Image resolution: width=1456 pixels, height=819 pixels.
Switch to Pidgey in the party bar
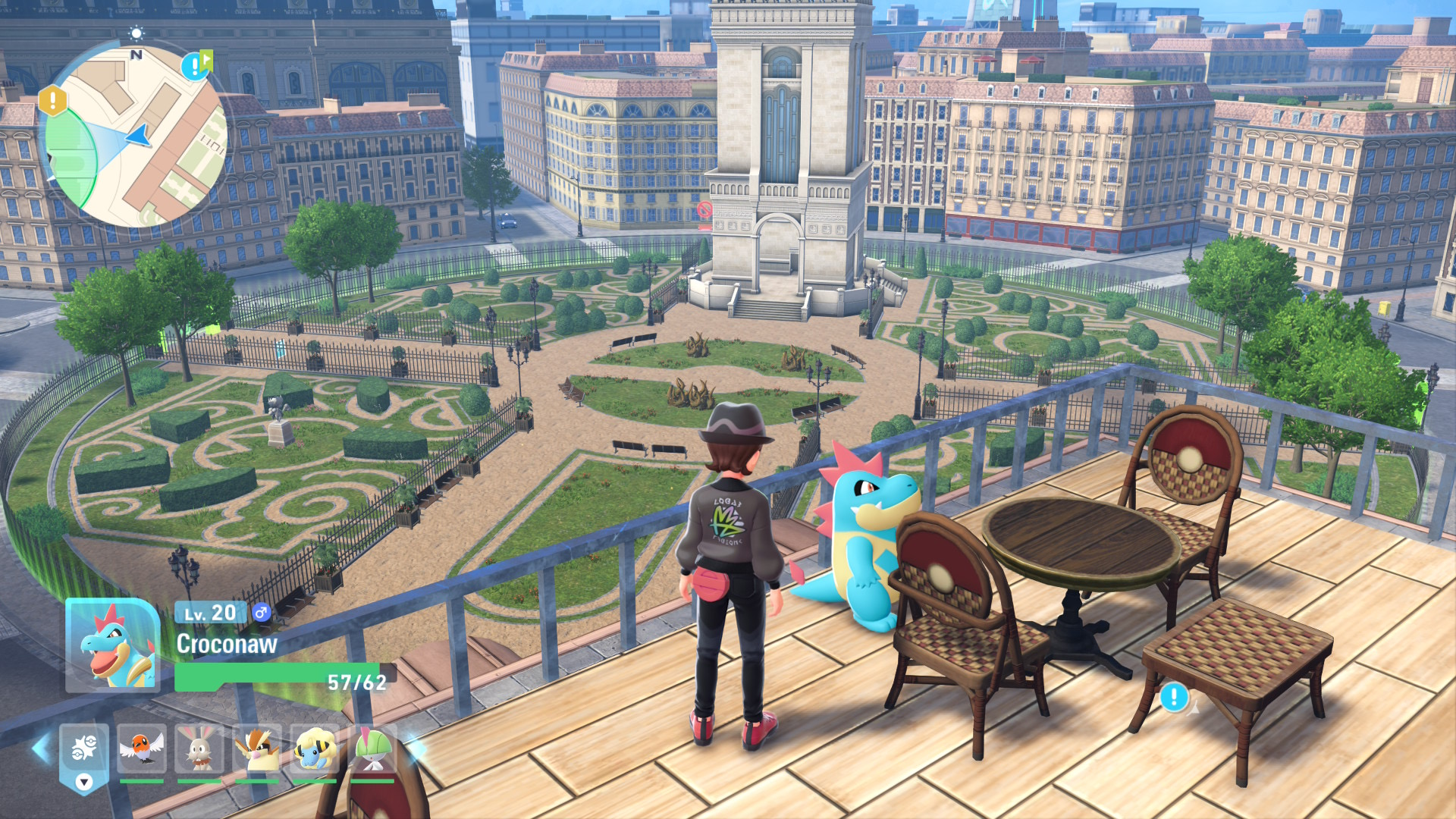(257, 748)
